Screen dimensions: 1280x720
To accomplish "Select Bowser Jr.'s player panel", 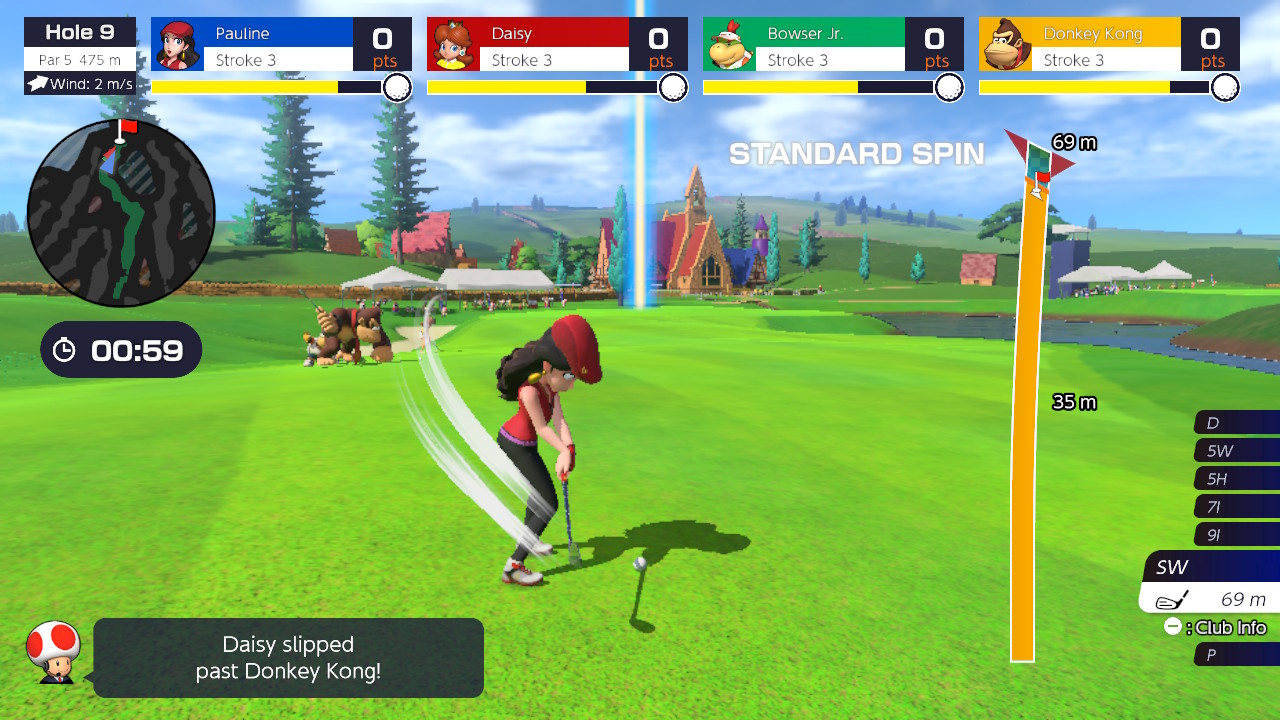I will 833,45.
